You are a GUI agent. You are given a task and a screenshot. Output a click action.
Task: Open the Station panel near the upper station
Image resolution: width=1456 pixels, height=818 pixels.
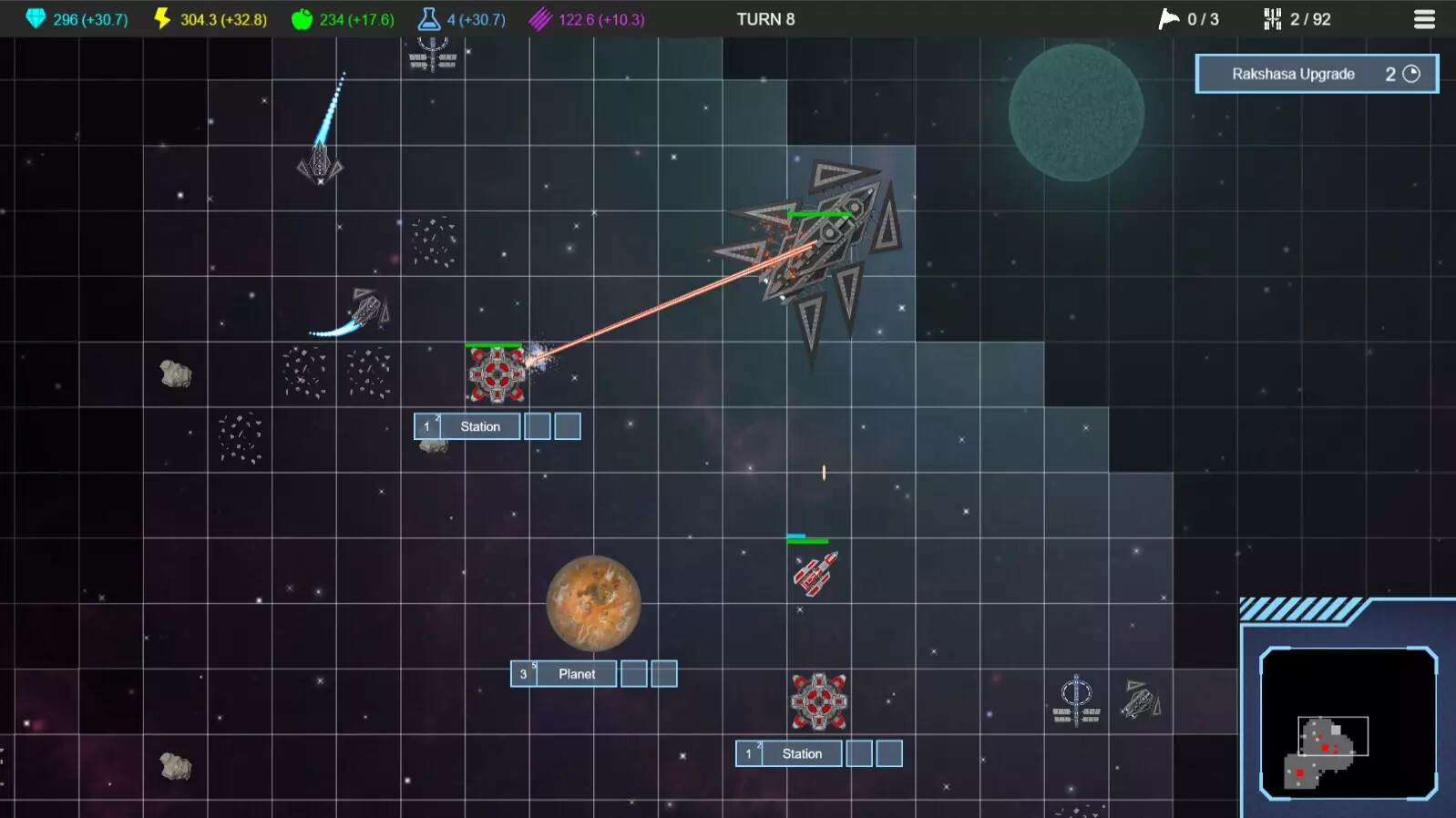[x=480, y=425]
